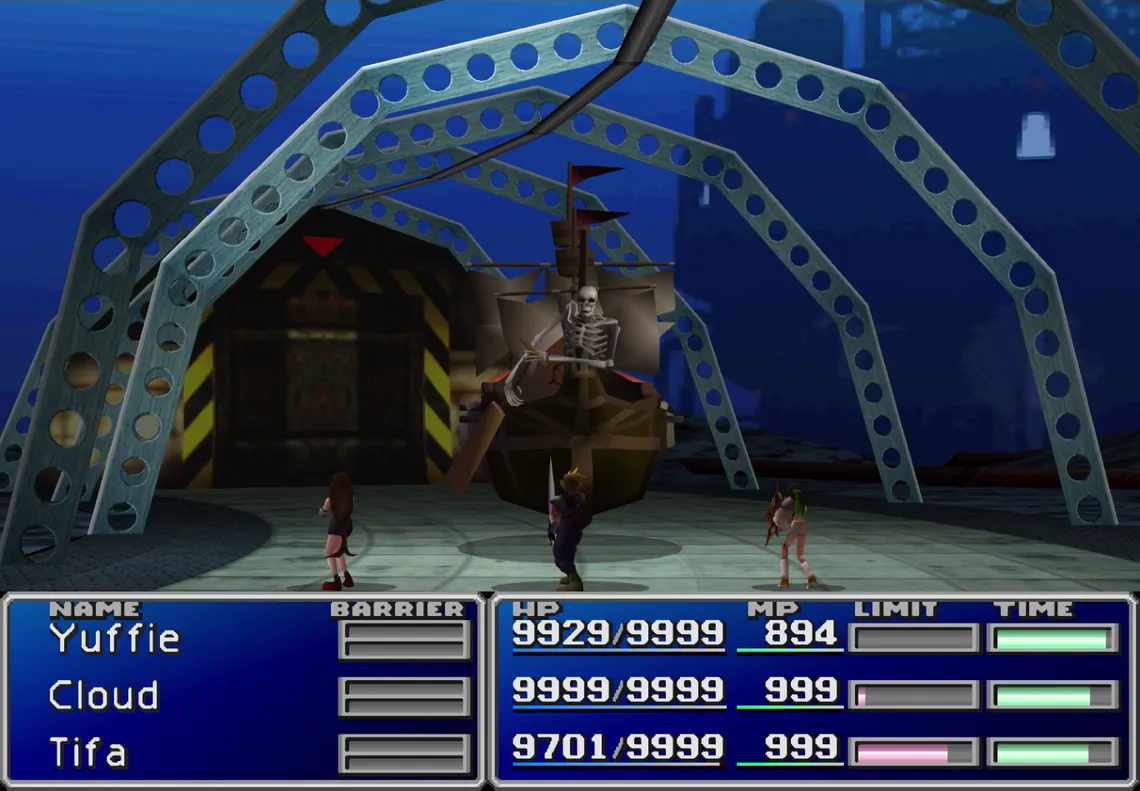Select Yuffie in the party list
This screenshot has width=1140, height=791.
(x=114, y=638)
